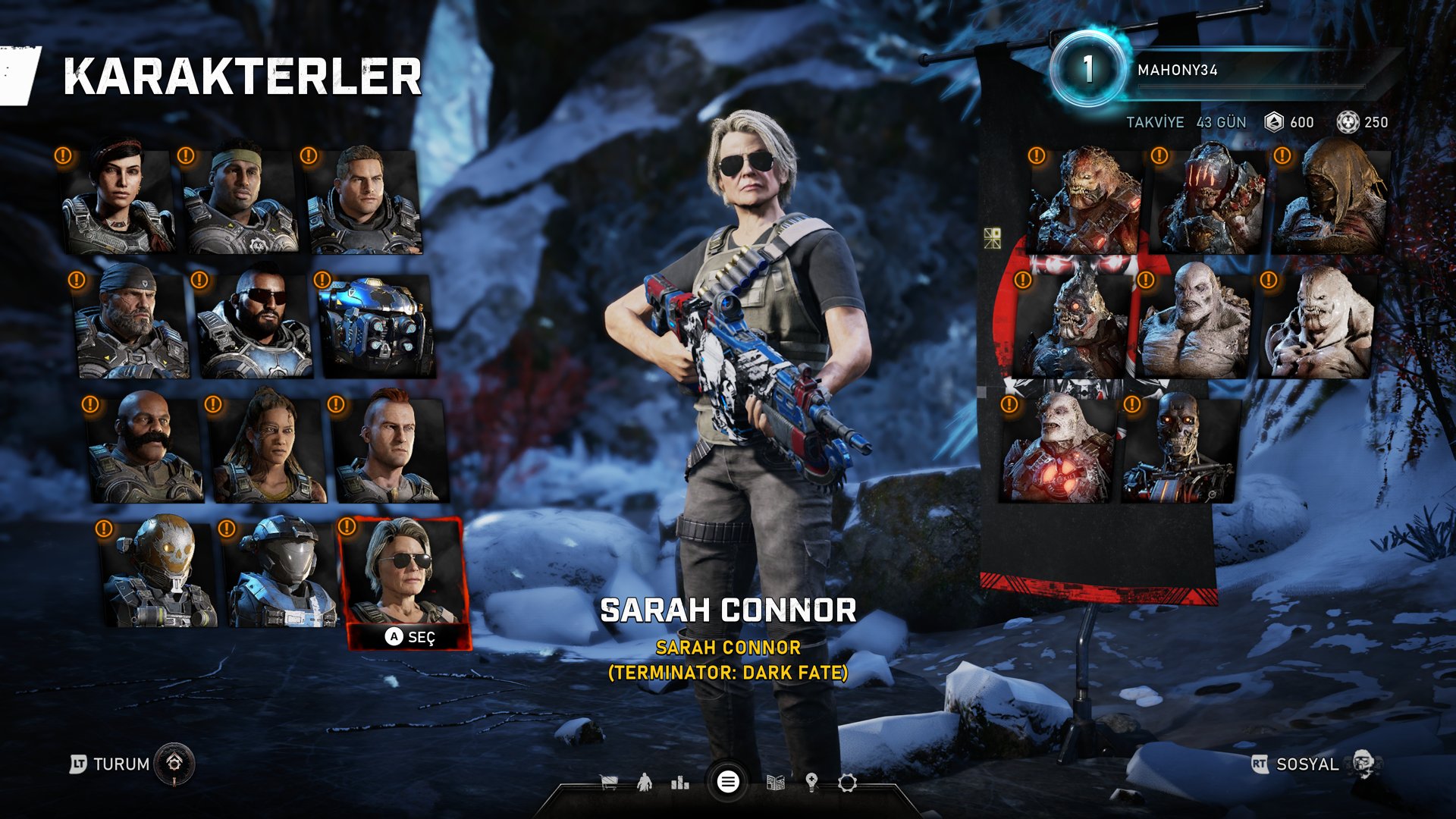The height and width of the screenshot is (819, 1456).
Task: Open the shopping cart store icon
Action: [x=608, y=782]
